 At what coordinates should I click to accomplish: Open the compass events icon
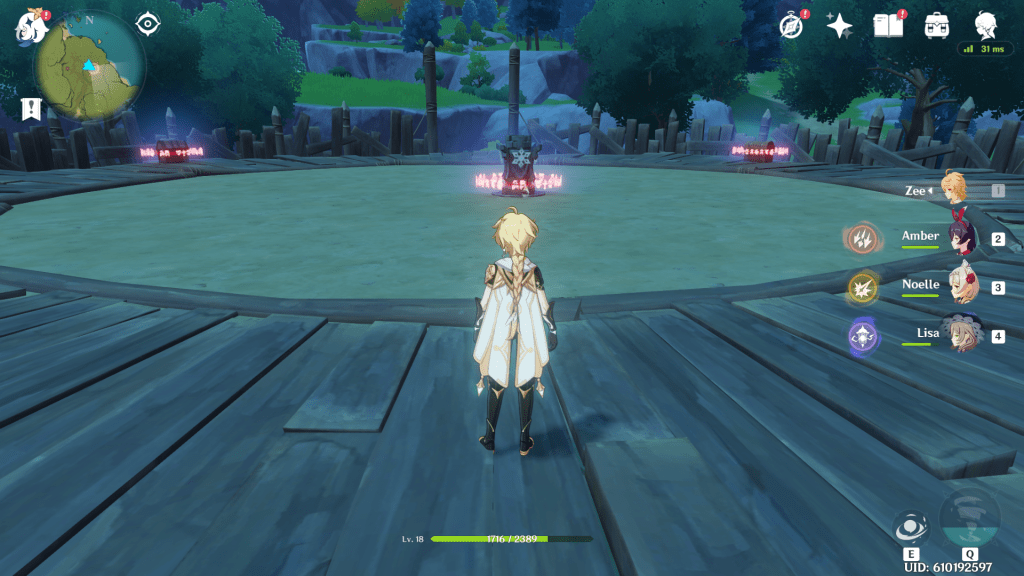[792, 26]
